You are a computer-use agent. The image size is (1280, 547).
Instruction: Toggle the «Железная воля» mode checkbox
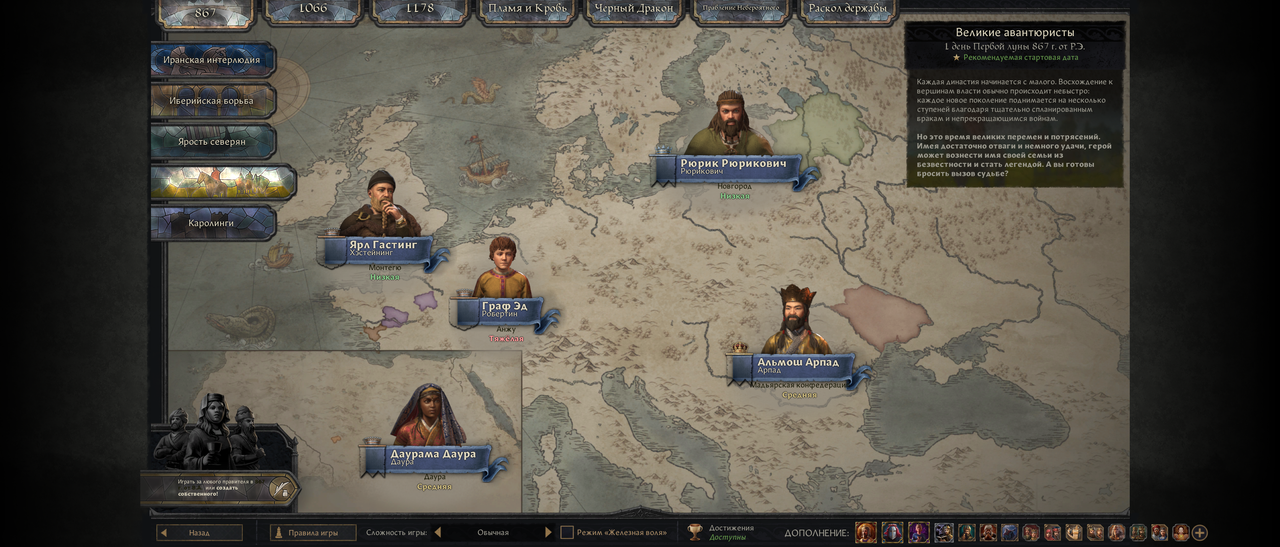(x=567, y=533)
